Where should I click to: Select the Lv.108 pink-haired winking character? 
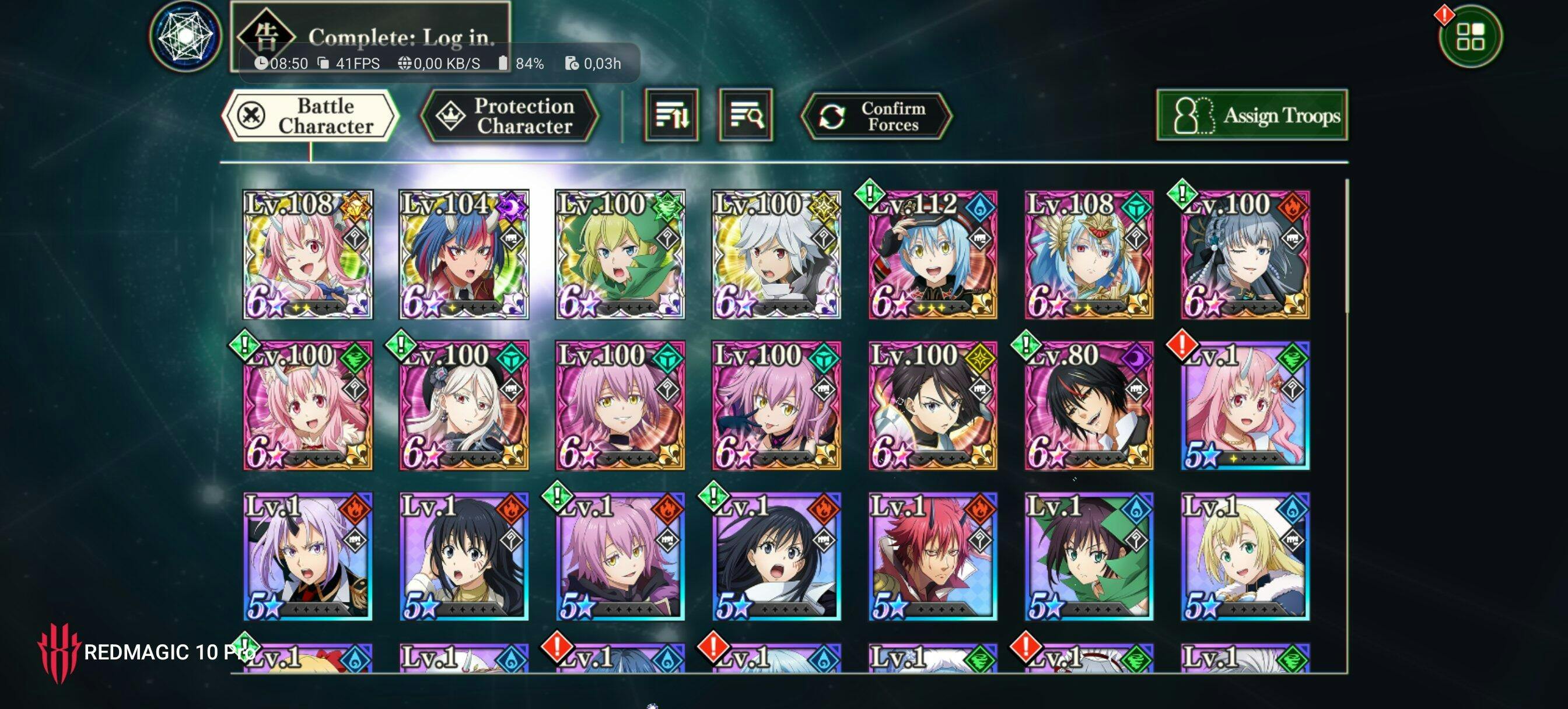pyautogui.click(x=308, y=254)
